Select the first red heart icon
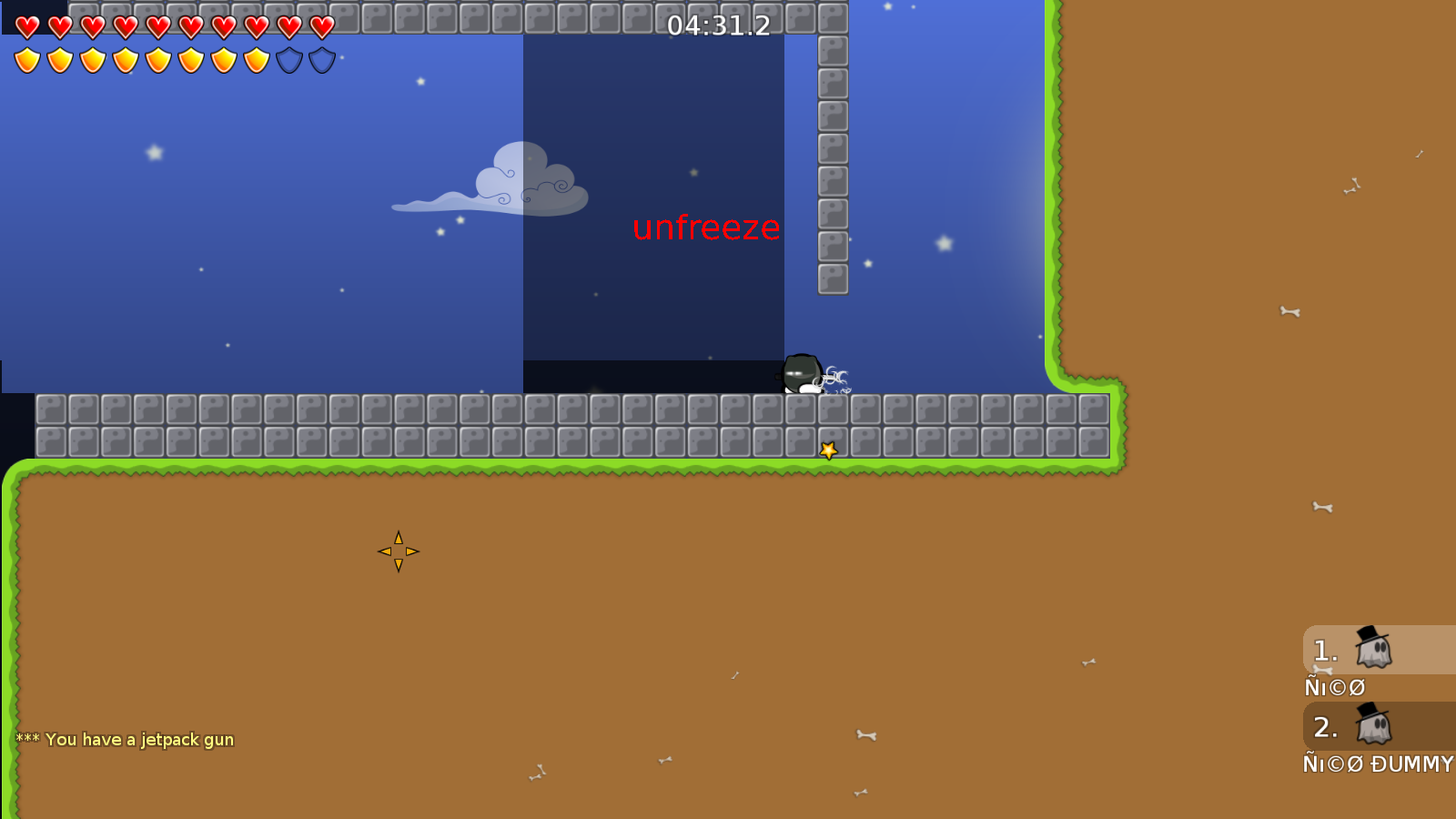Viewport: 1456px width, 819px height. coord(25,25)
